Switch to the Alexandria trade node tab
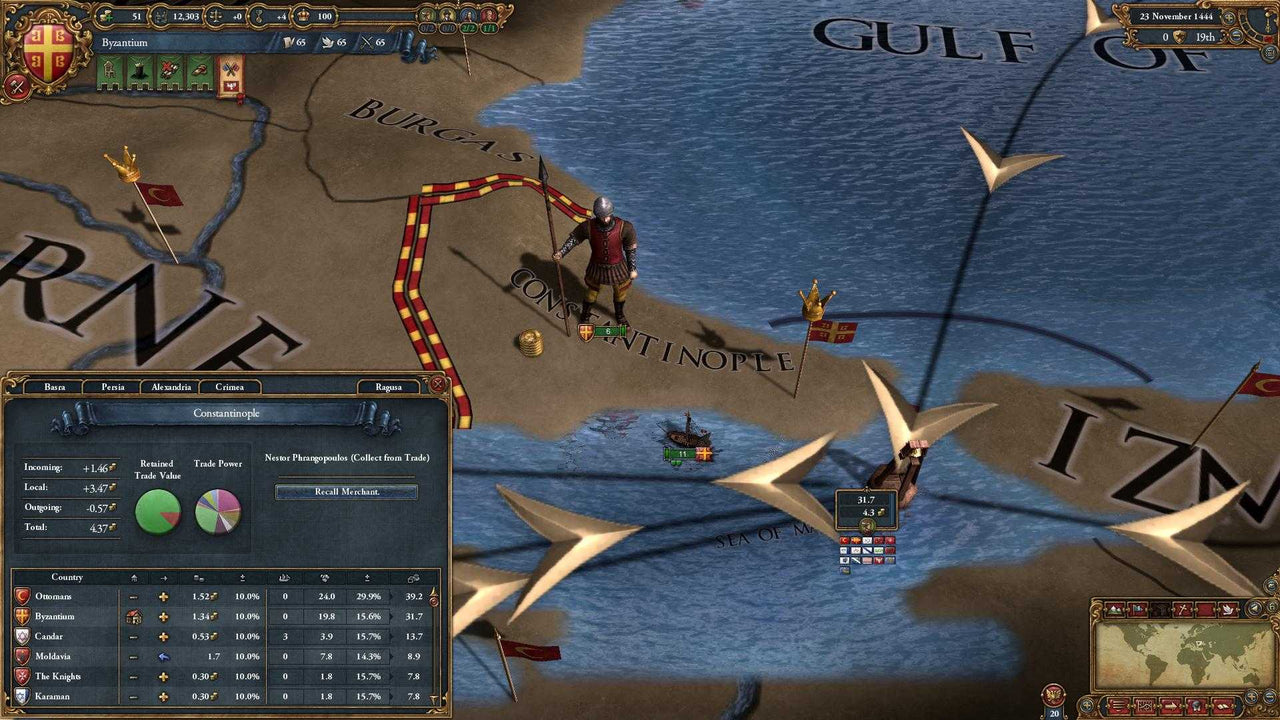Image resolution: width=1280 pixels, height=720 pixels. tap(170, 387)
